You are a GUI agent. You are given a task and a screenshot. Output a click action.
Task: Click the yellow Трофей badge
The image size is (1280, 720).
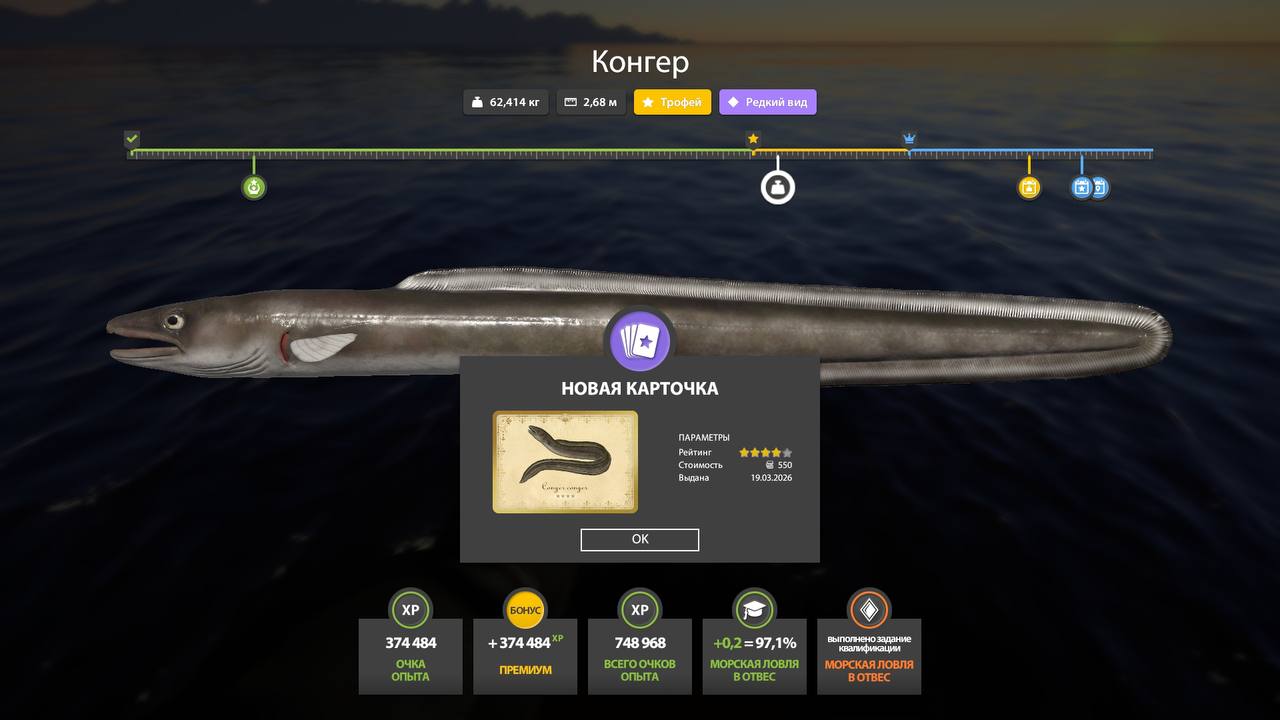pyautogui.click(x=673, y=102)
